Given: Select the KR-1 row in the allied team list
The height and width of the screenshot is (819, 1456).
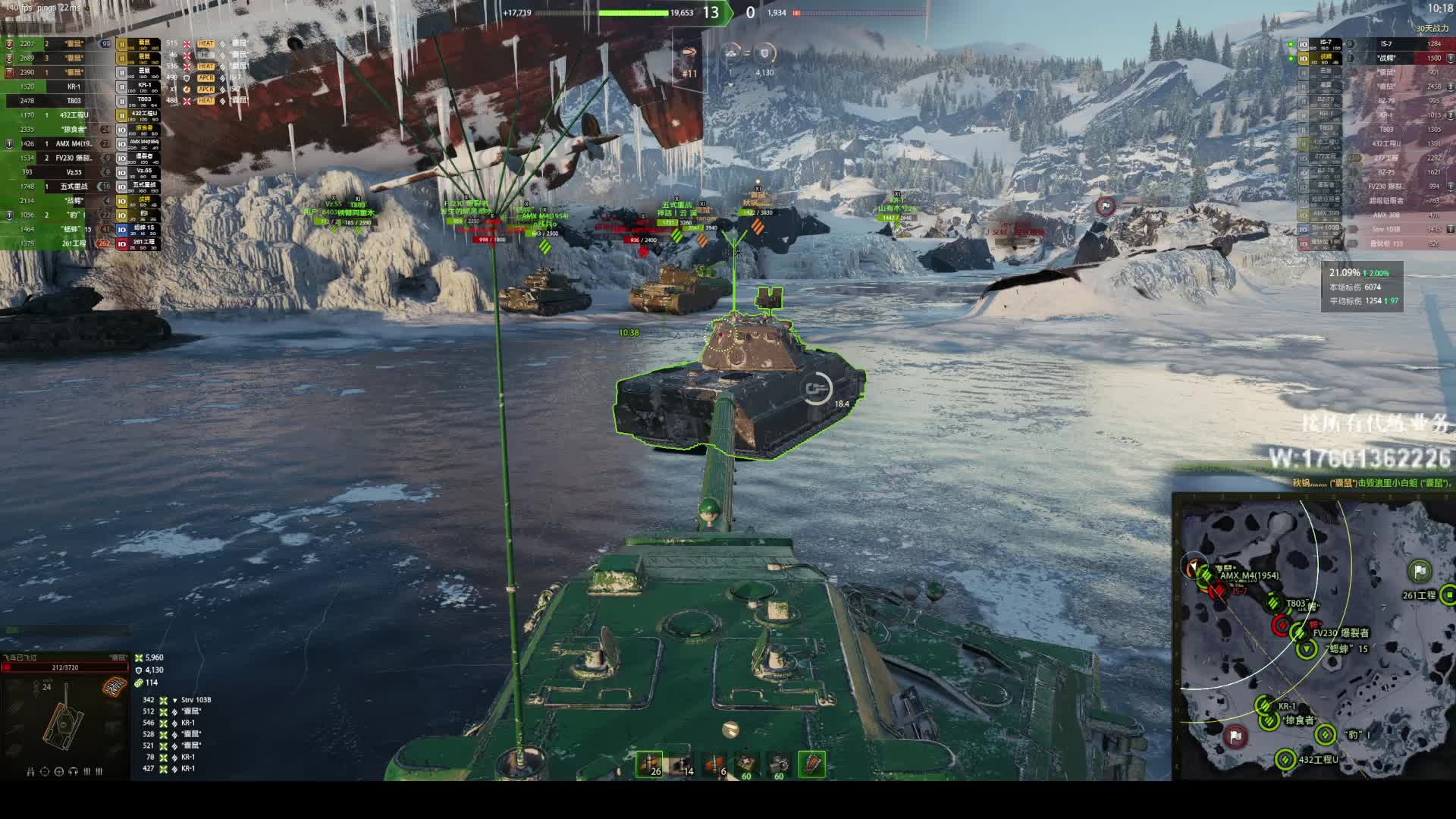Looking at the screenshot, I should pyautogui.click(x=74, y=86).
